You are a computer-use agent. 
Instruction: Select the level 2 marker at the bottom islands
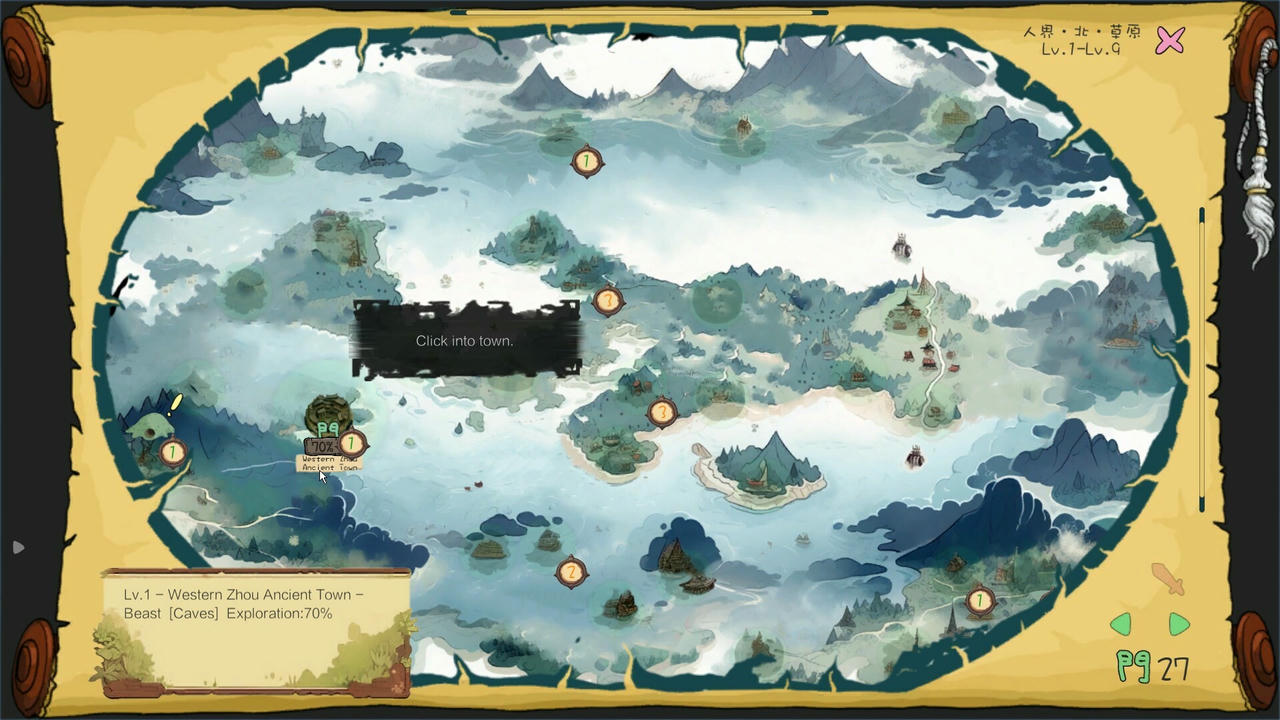click(571, 571)
